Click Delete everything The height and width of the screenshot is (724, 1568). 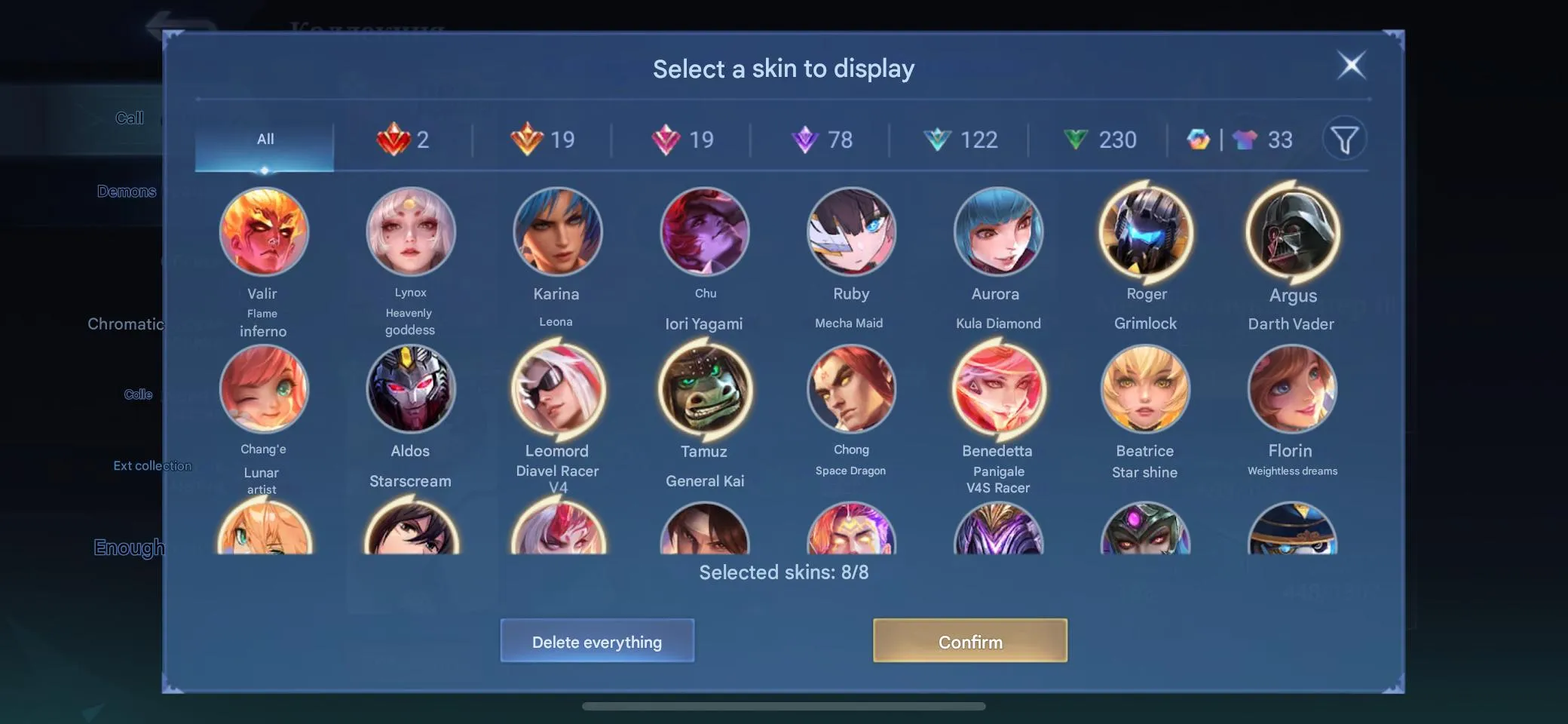(597, 641)
